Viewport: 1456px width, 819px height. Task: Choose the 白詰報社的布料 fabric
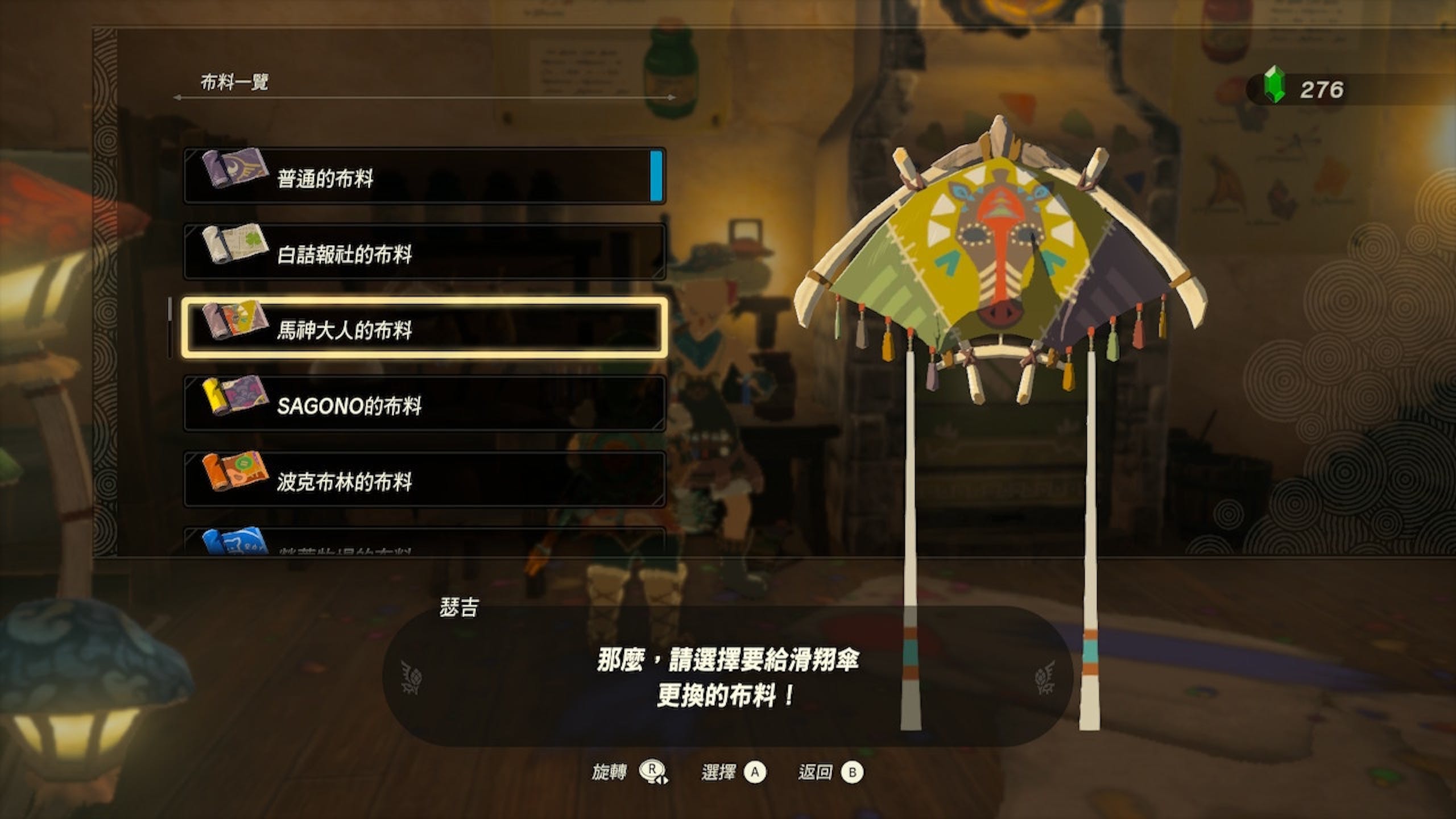(424, 252)
